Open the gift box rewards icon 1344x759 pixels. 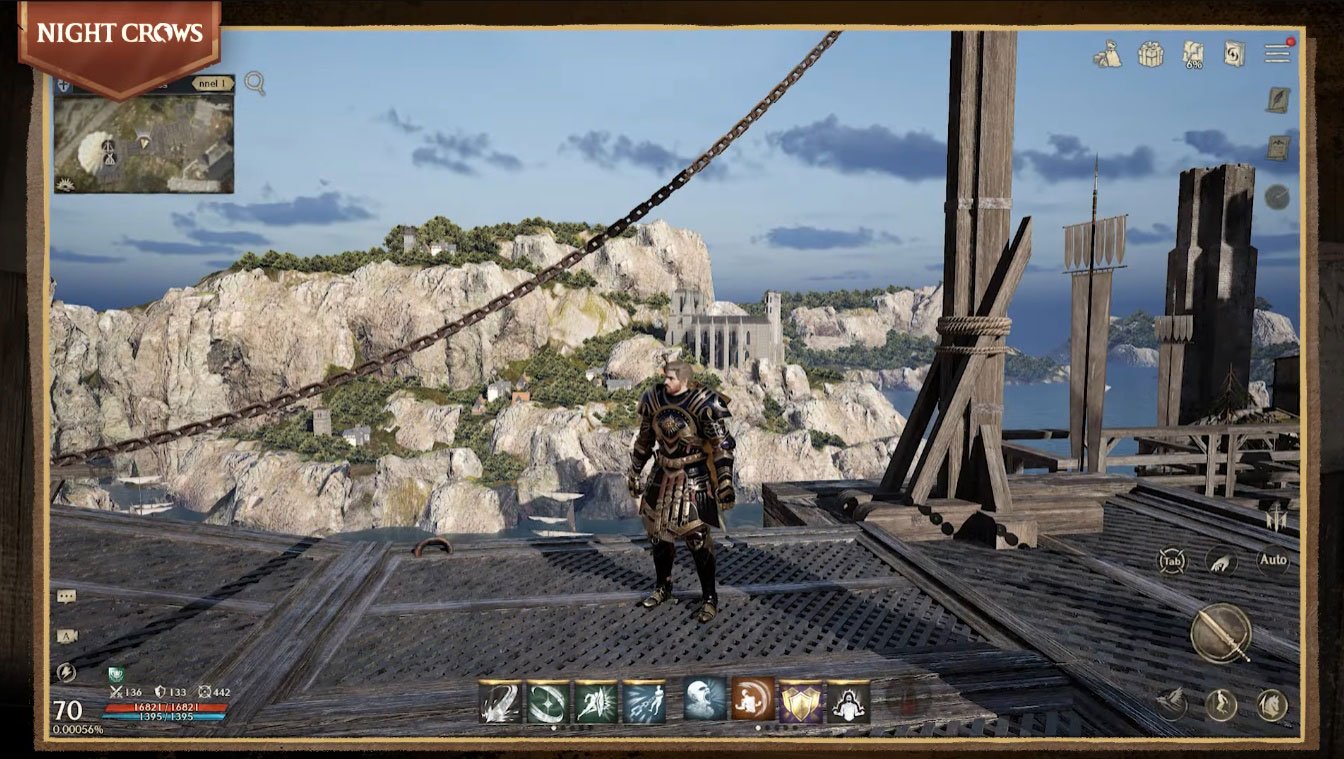pos(1150,54)
